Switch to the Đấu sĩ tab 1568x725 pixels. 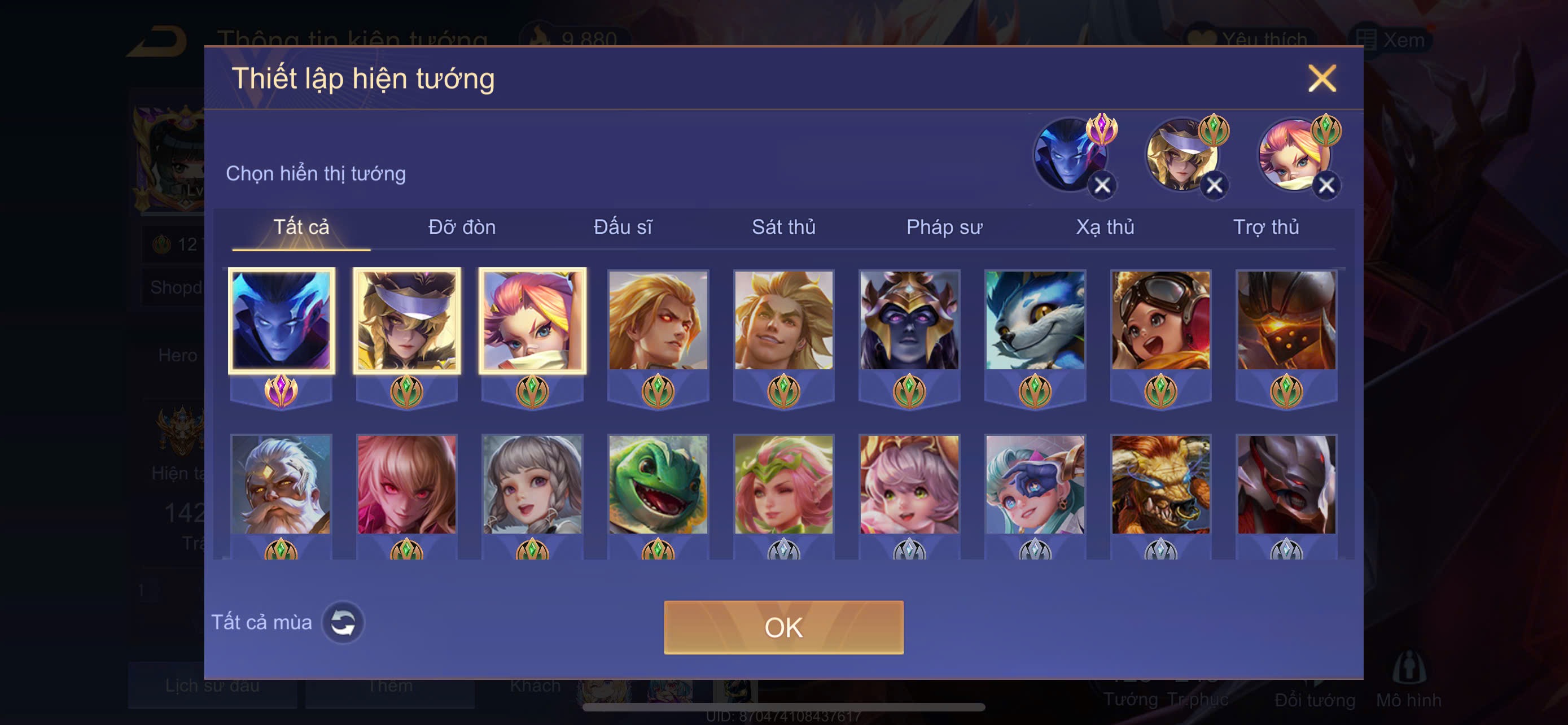pos(623,227)
